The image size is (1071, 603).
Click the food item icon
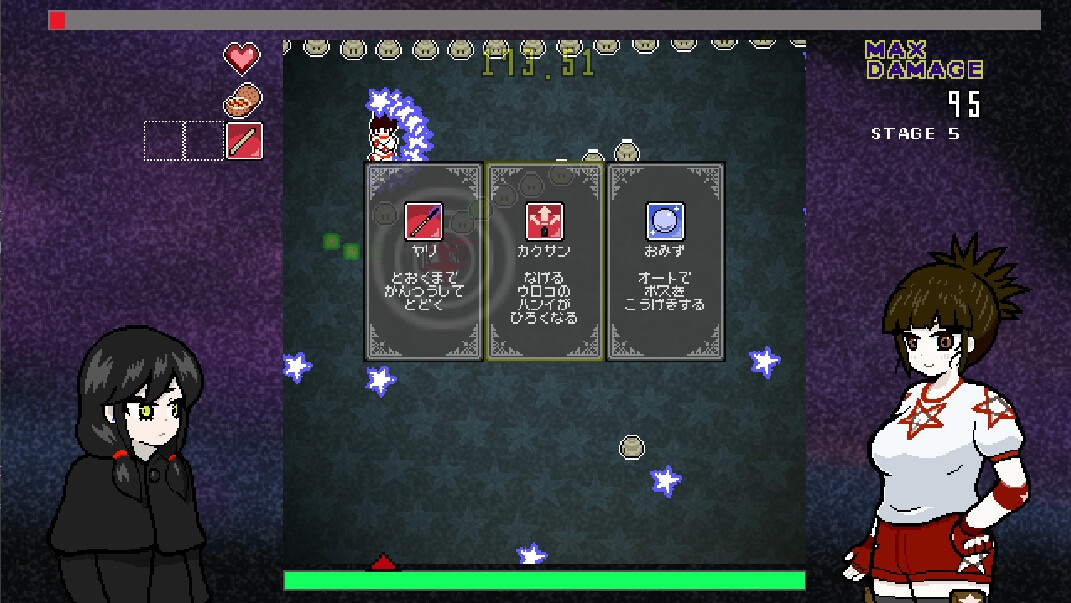(x=241, y=100)
